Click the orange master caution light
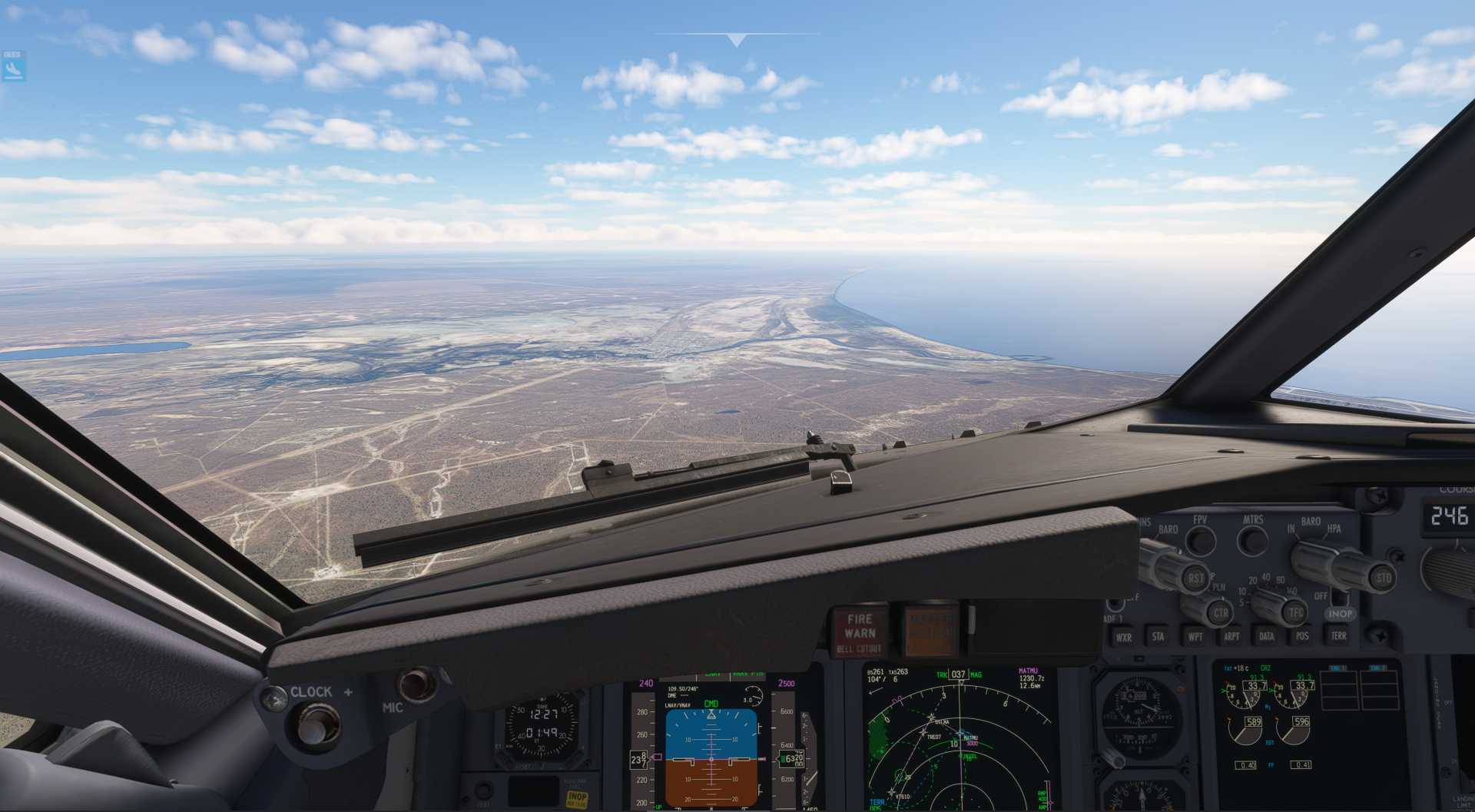The image size is (1475, 812). (930, 630)
